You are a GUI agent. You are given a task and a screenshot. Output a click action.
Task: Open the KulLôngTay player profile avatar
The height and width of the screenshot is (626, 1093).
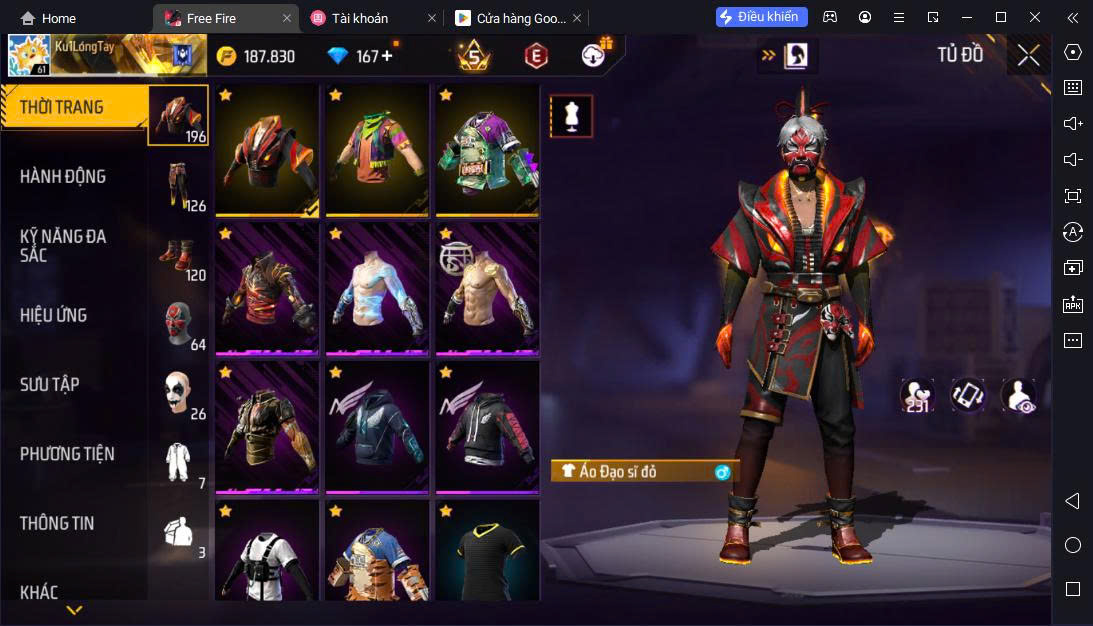click(x=29, y=56)
